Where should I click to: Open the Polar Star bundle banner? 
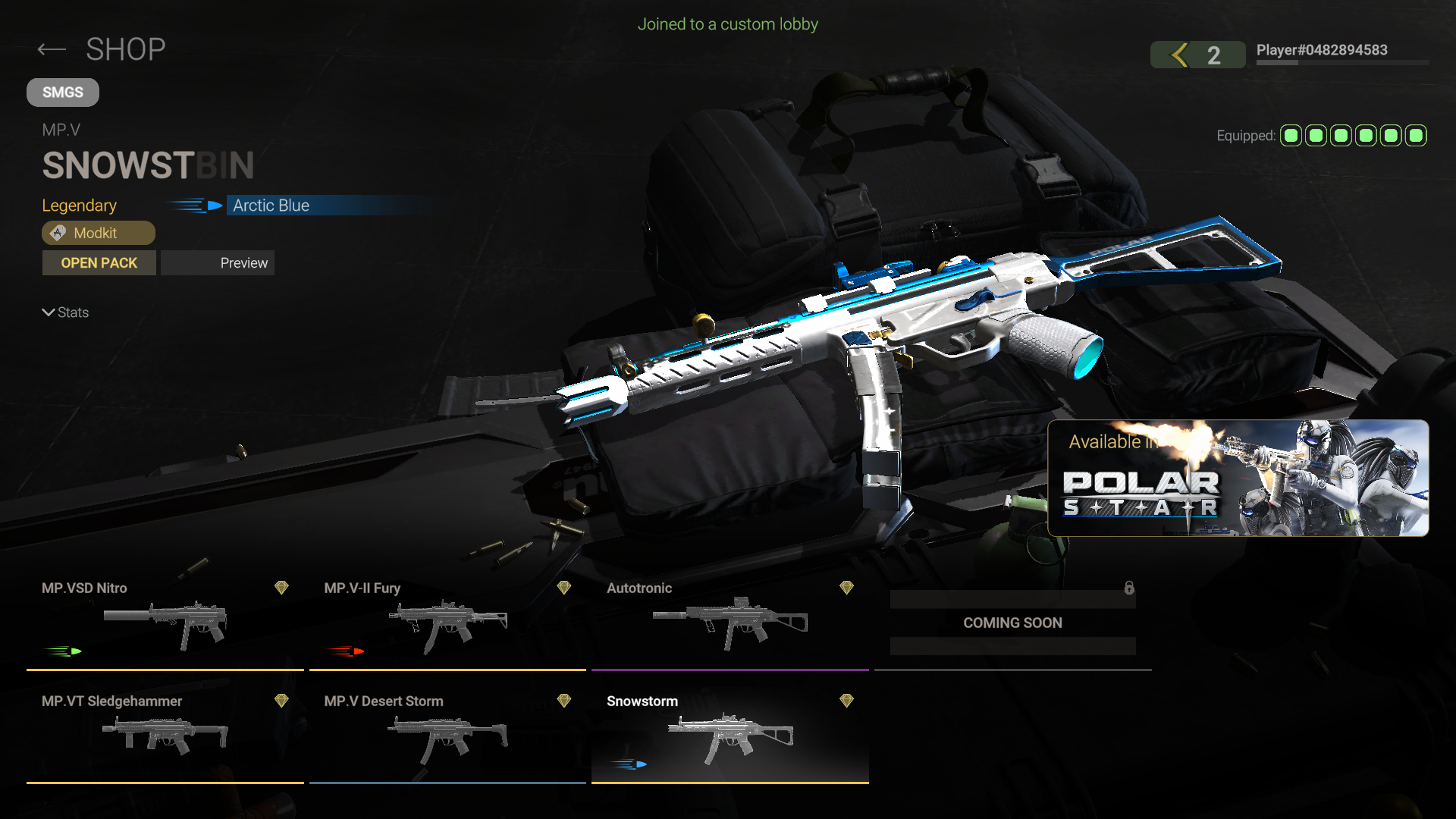1238,478
